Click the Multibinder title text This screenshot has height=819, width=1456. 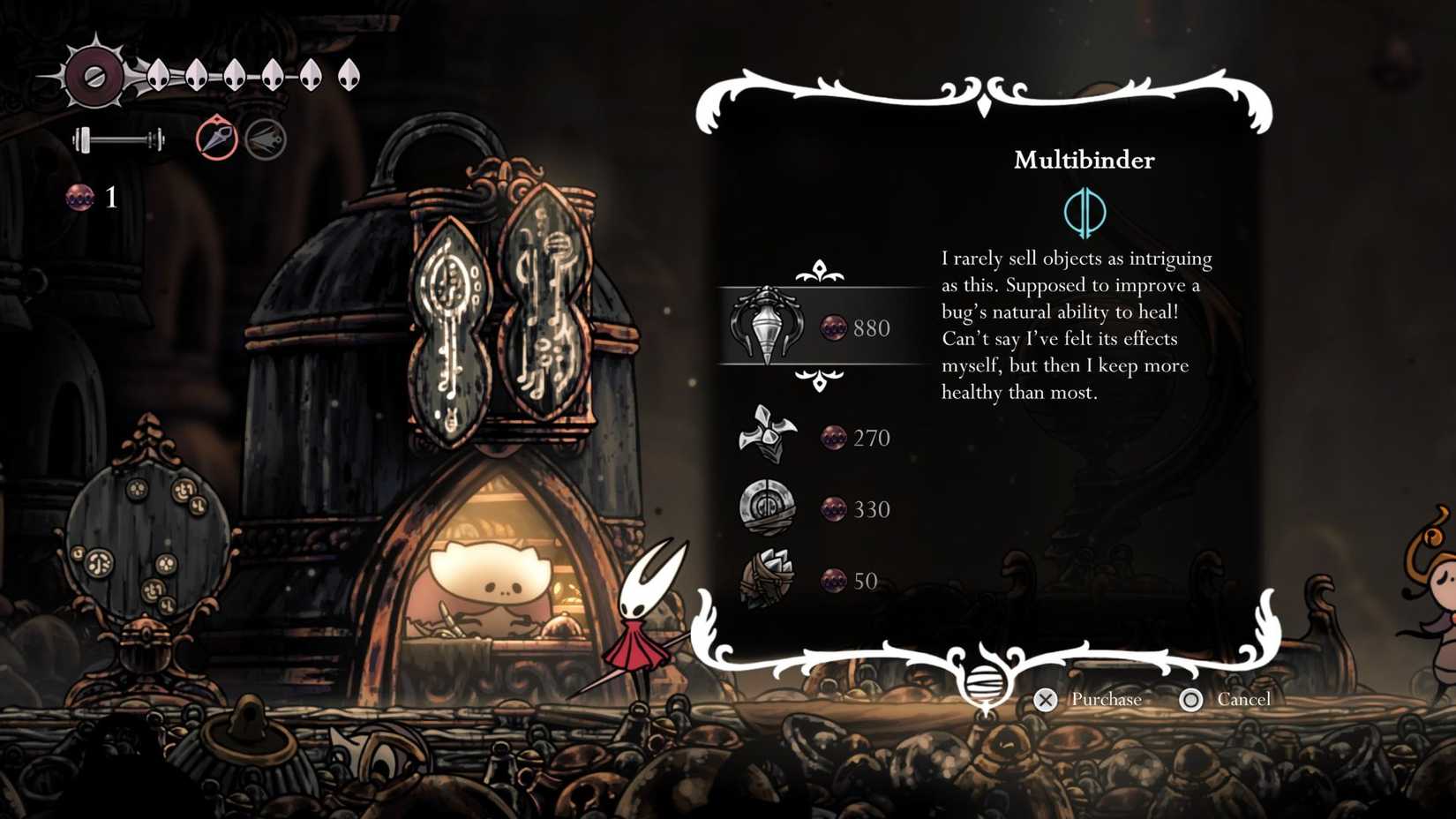1086,160
